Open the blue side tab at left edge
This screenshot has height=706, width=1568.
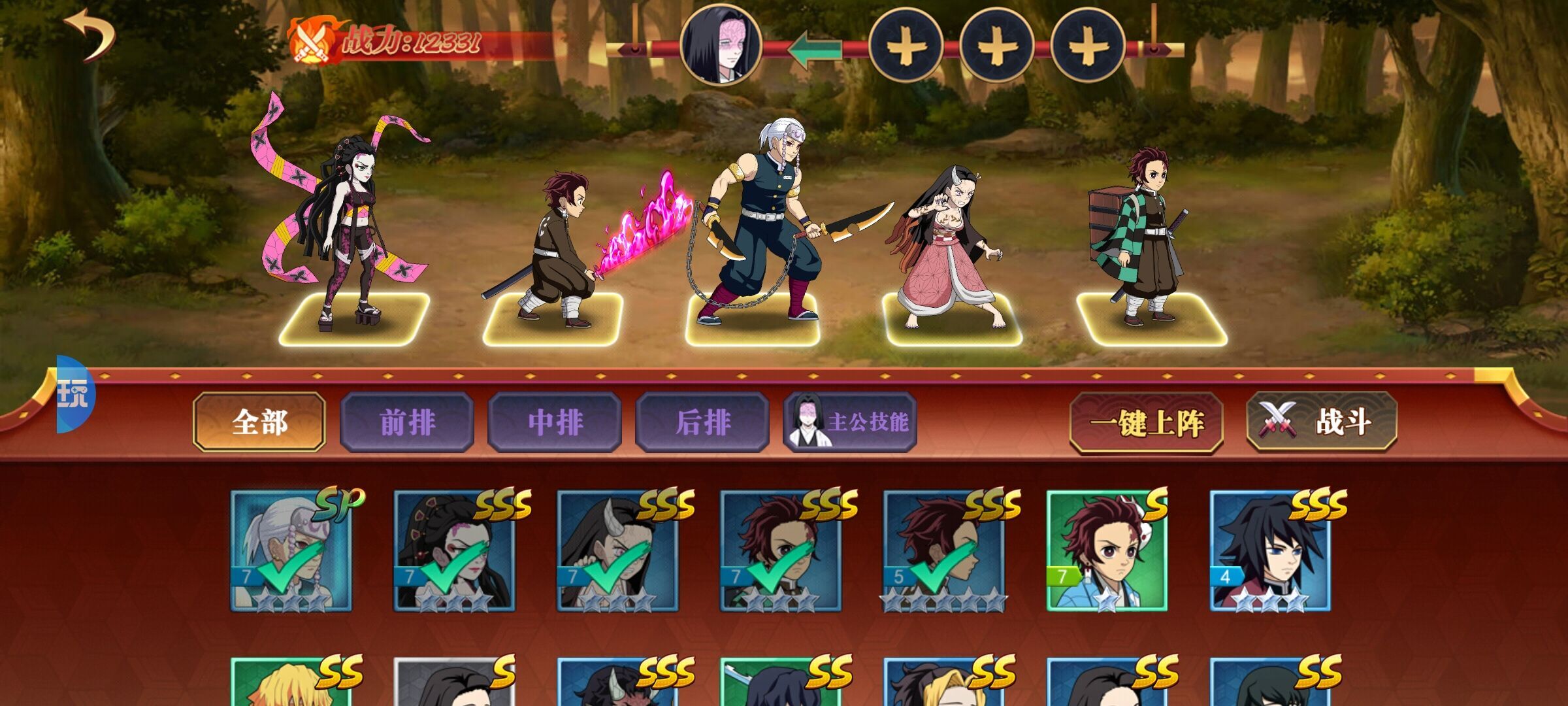[x=74, y=394]
